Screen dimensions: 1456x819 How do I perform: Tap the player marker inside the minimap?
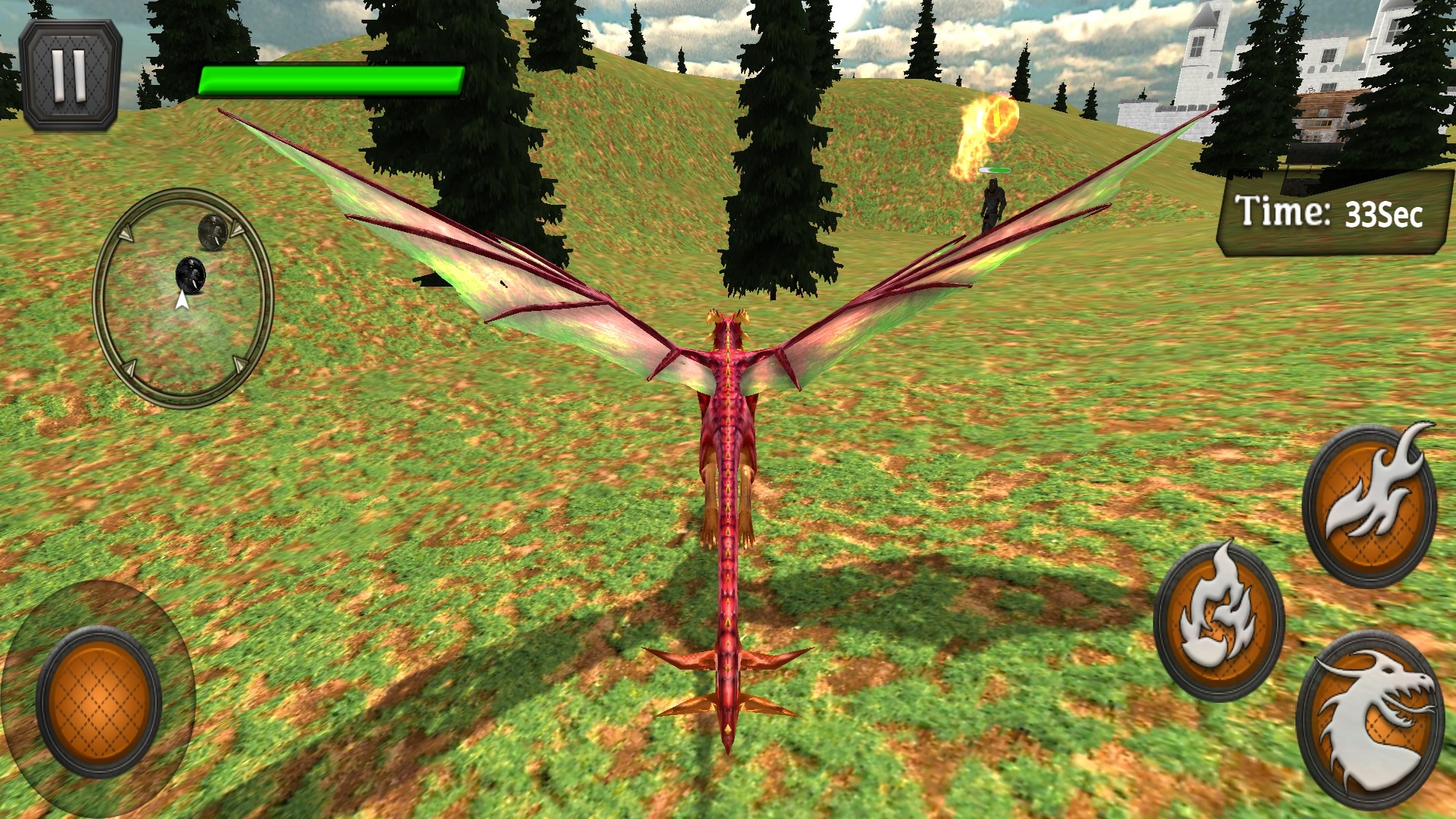191,275
